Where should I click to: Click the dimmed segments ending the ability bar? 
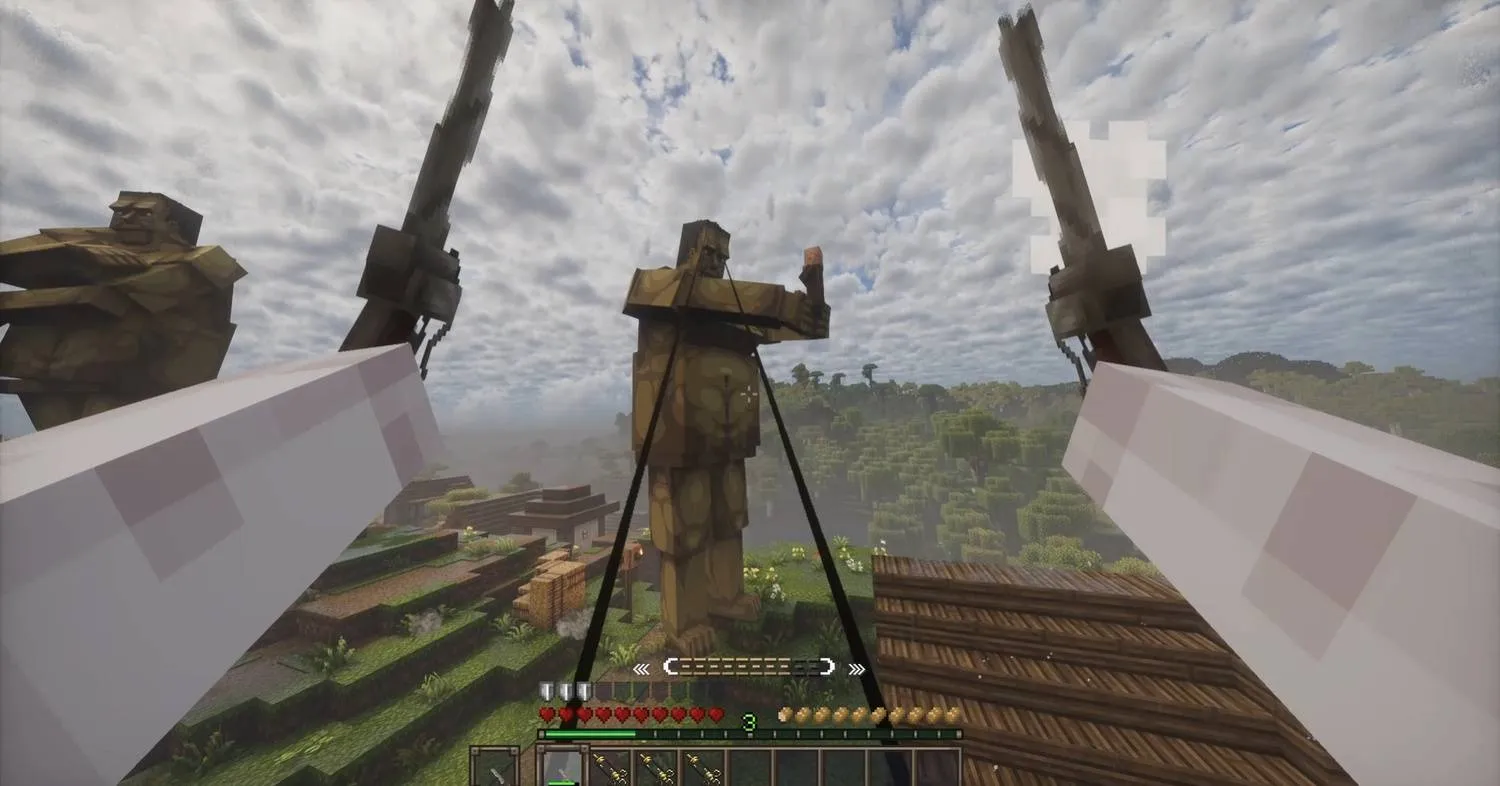tap(808, 667)
